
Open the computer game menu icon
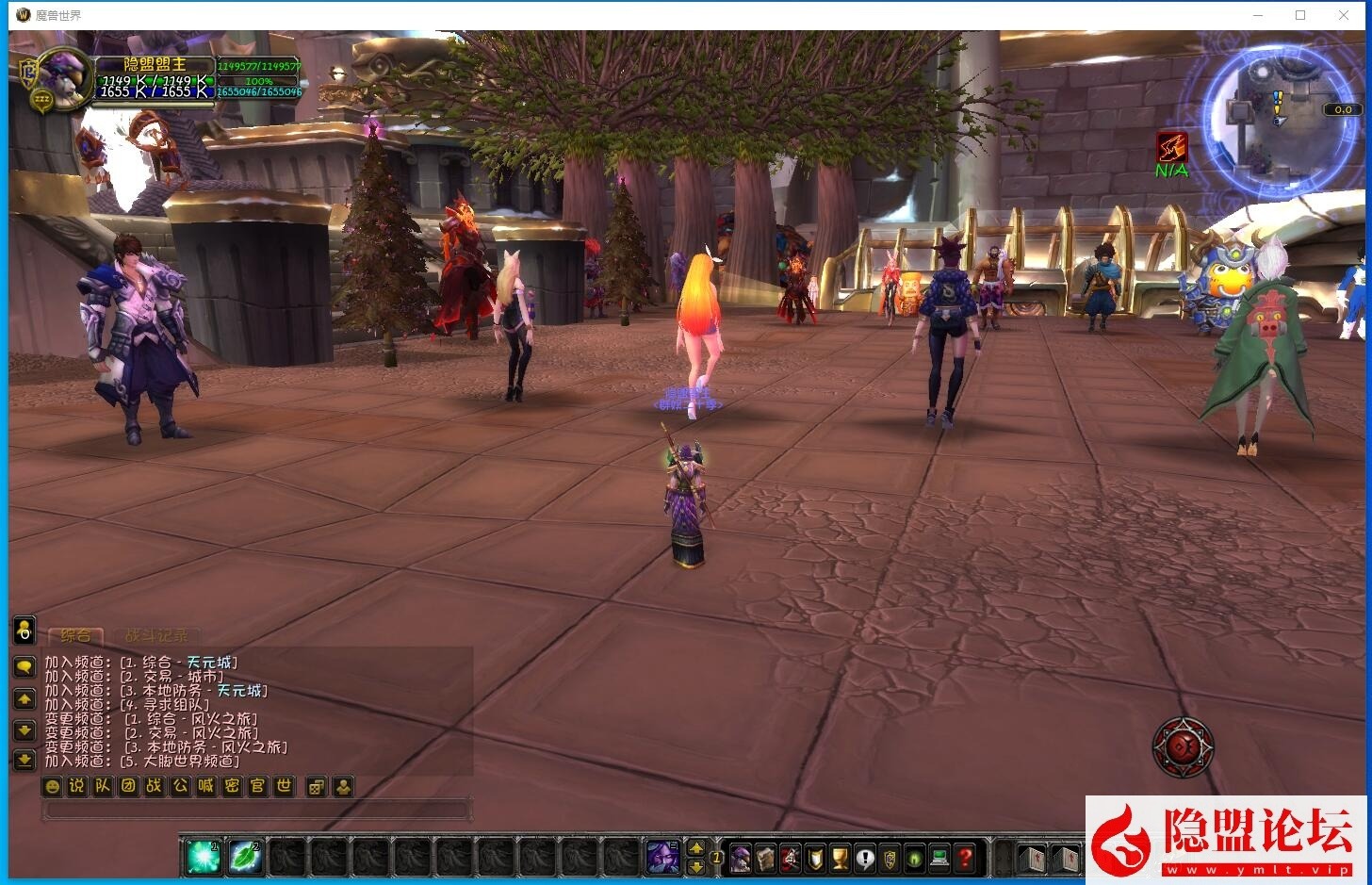coord(939,858)
